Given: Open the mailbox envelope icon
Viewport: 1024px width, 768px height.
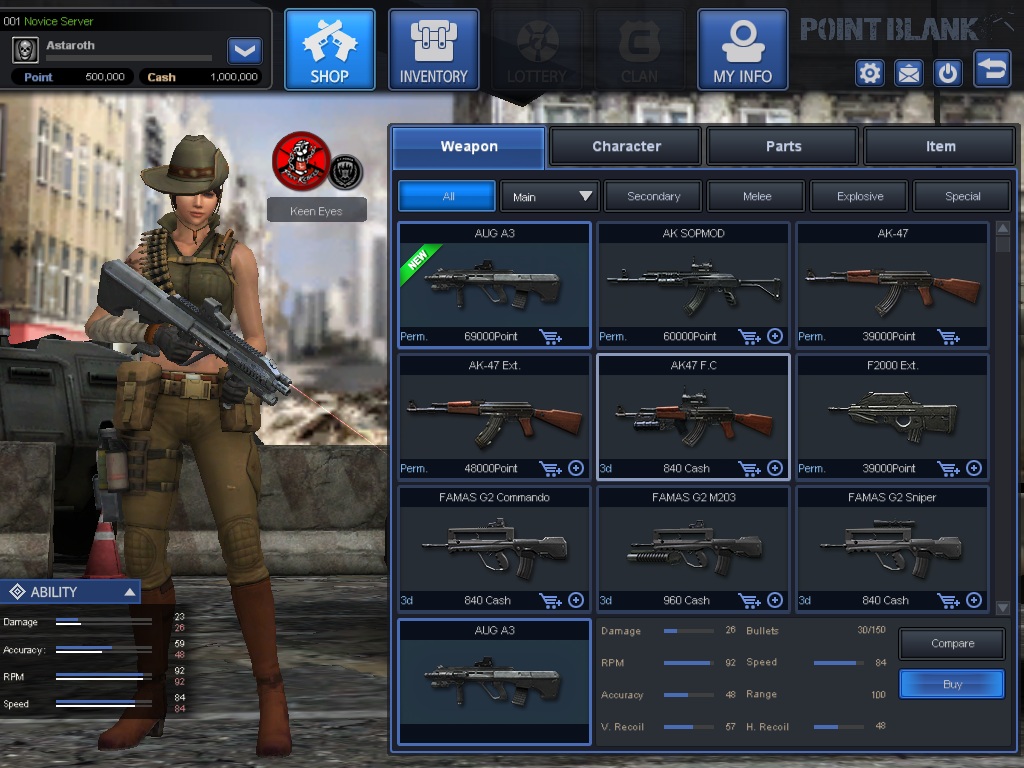Looking at the screenshot, I should point(908,73).
